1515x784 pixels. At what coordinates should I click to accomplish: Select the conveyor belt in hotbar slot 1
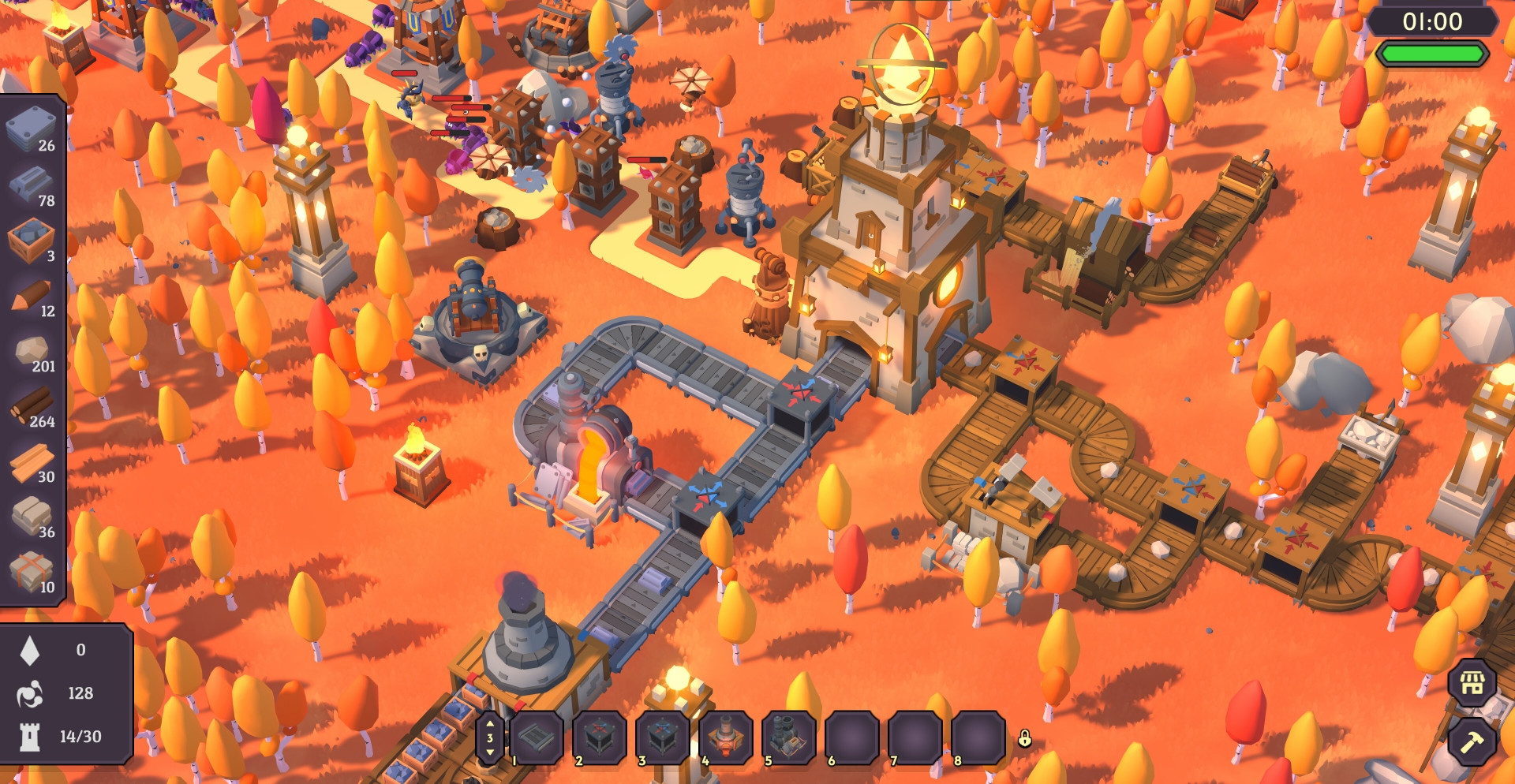pos(537,738)
